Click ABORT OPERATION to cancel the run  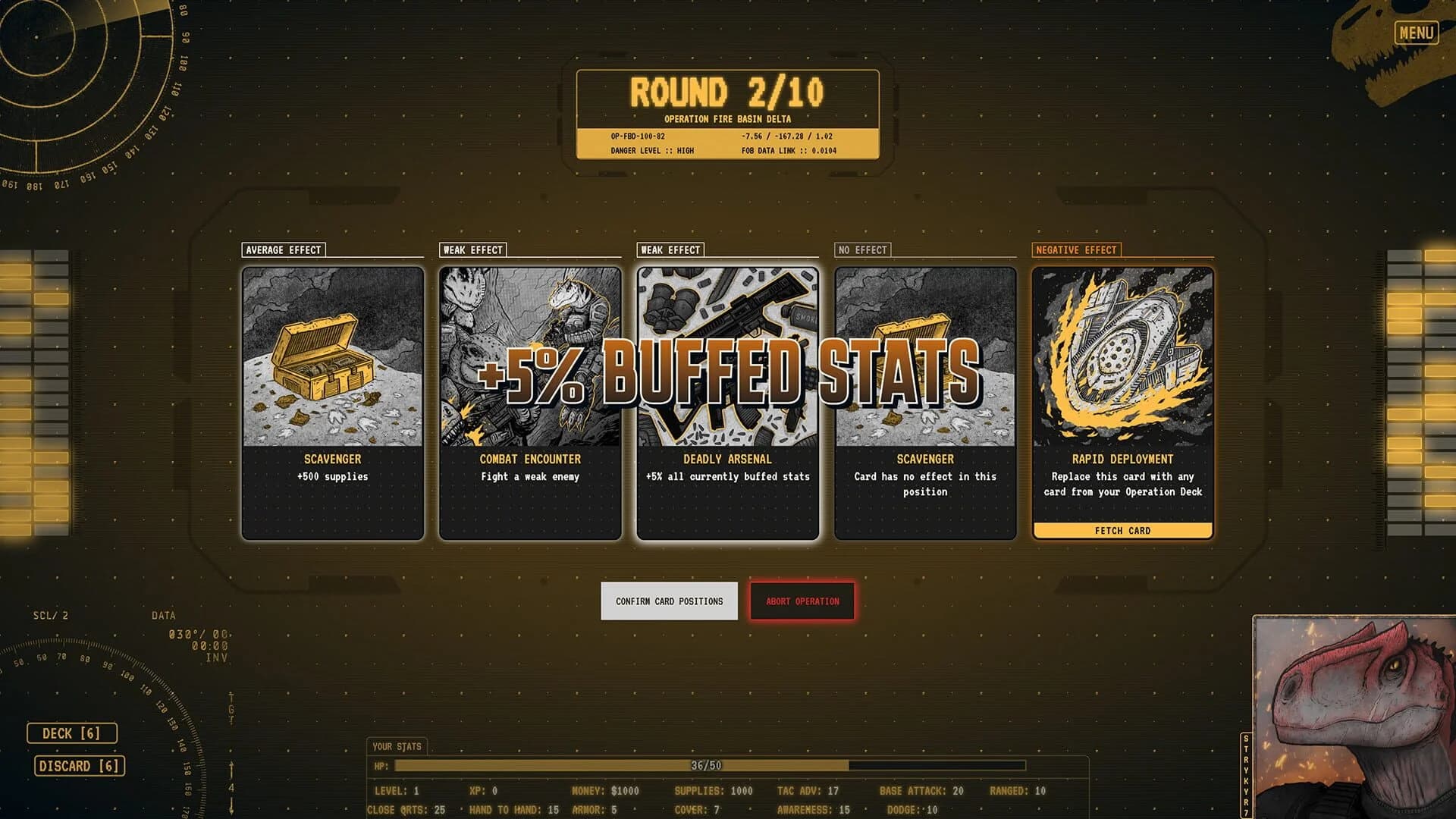tap(802, 601)
